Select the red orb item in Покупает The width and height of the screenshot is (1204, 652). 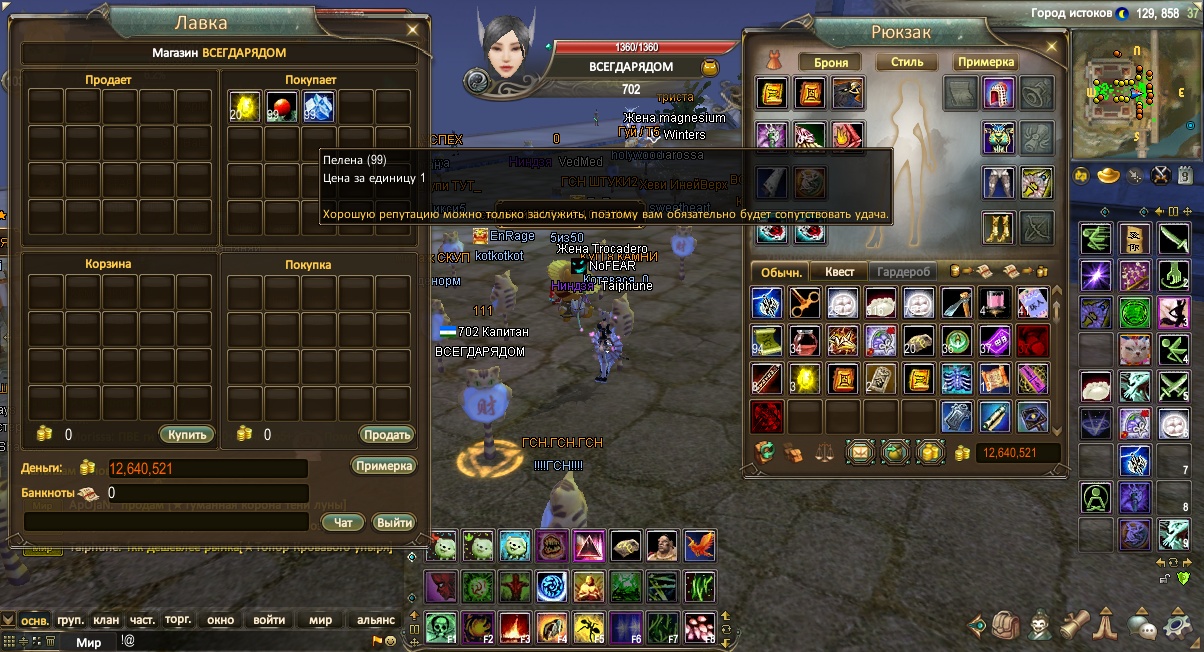click(x=281, y=107)
